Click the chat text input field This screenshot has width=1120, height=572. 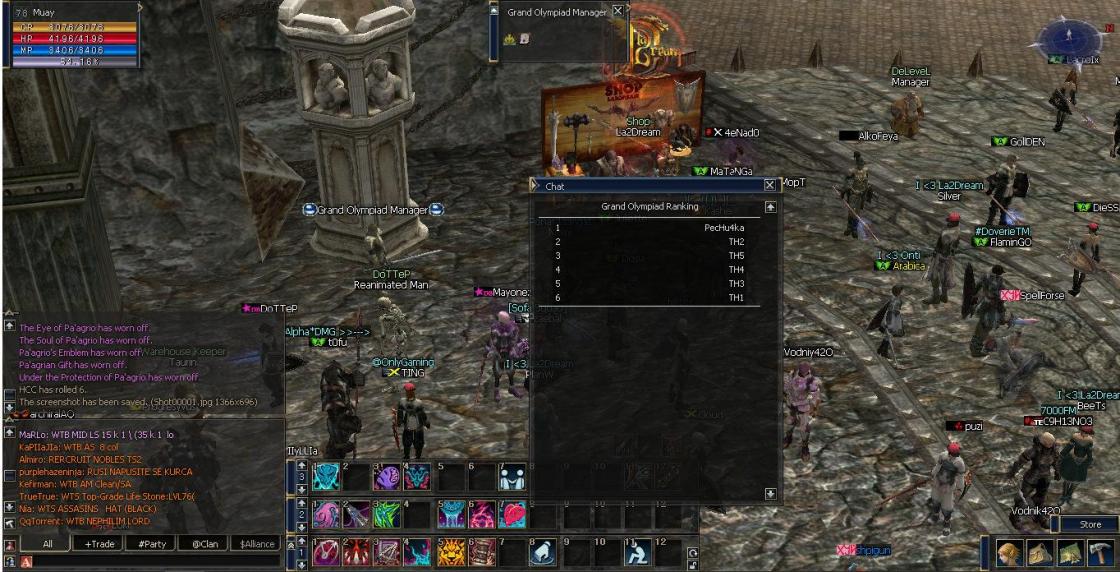click(150, 562)
